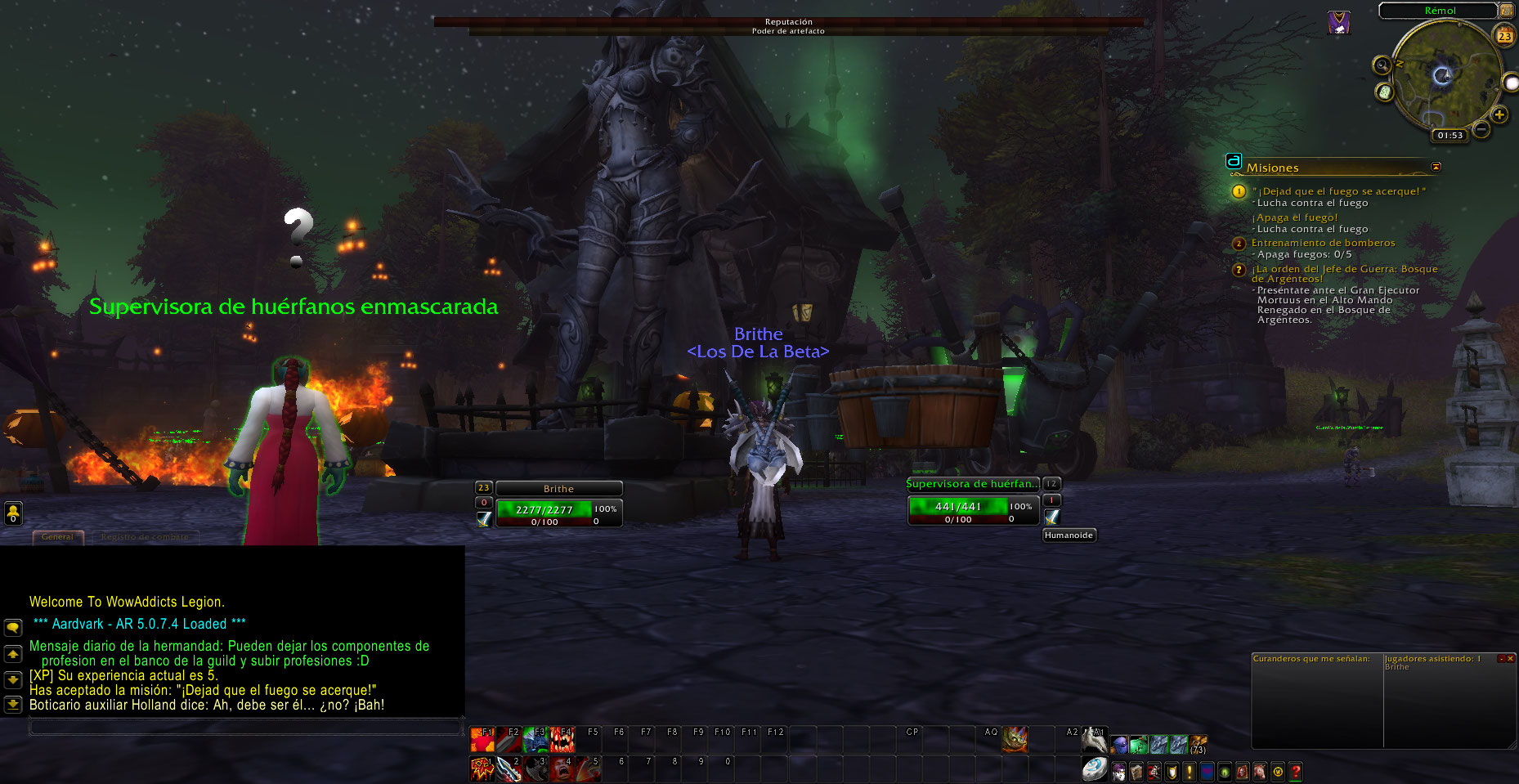Image resolution: width=1519 pixels, height=784 pixels.
Task: Open the chat menu speech bubble
Action: pos(13,628)
